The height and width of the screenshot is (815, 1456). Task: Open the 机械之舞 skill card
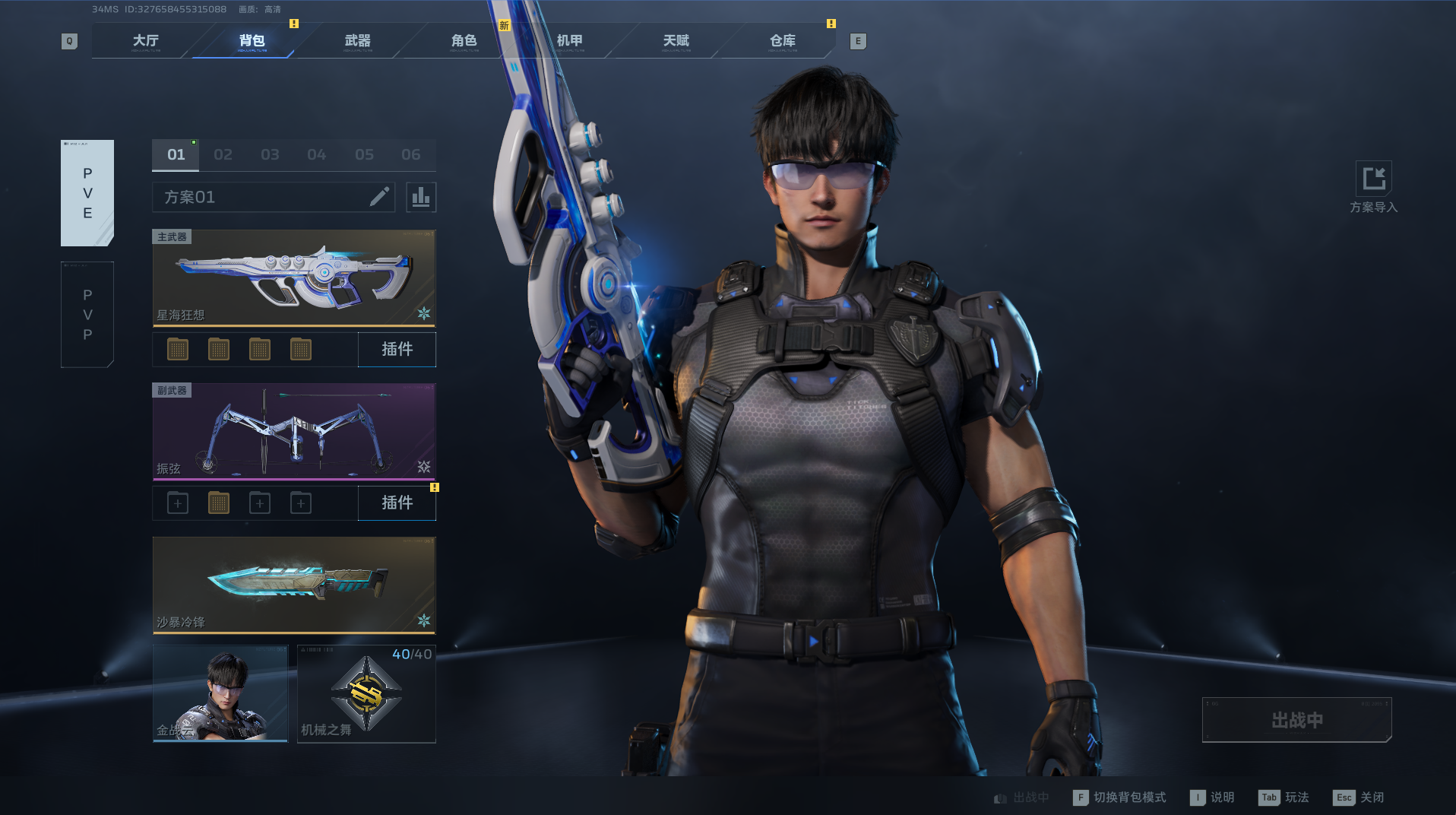coord(366,694)
